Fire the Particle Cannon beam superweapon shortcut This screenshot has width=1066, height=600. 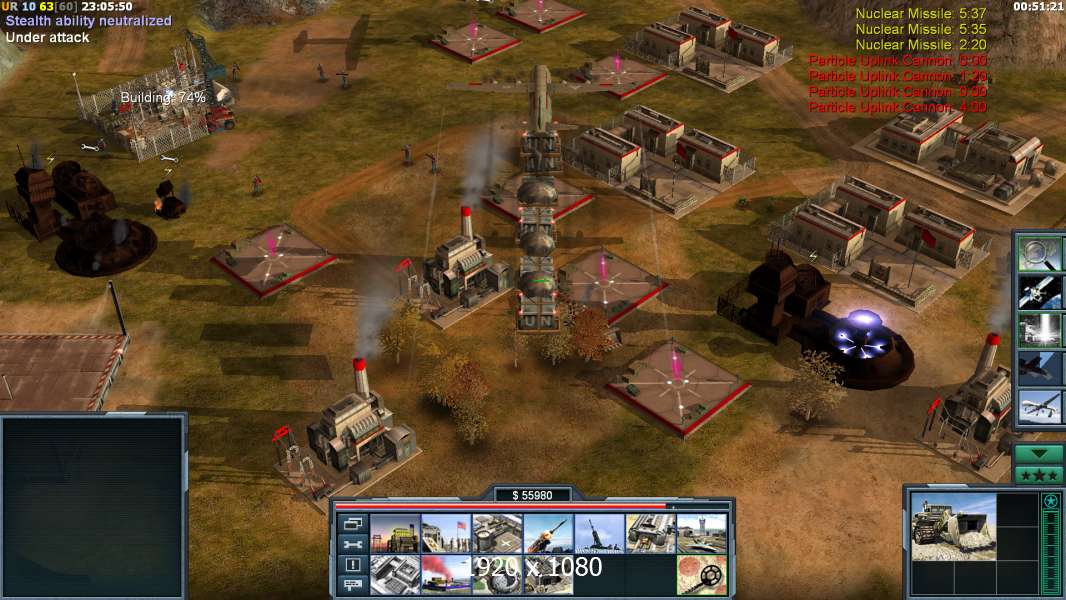(1040, 329)
